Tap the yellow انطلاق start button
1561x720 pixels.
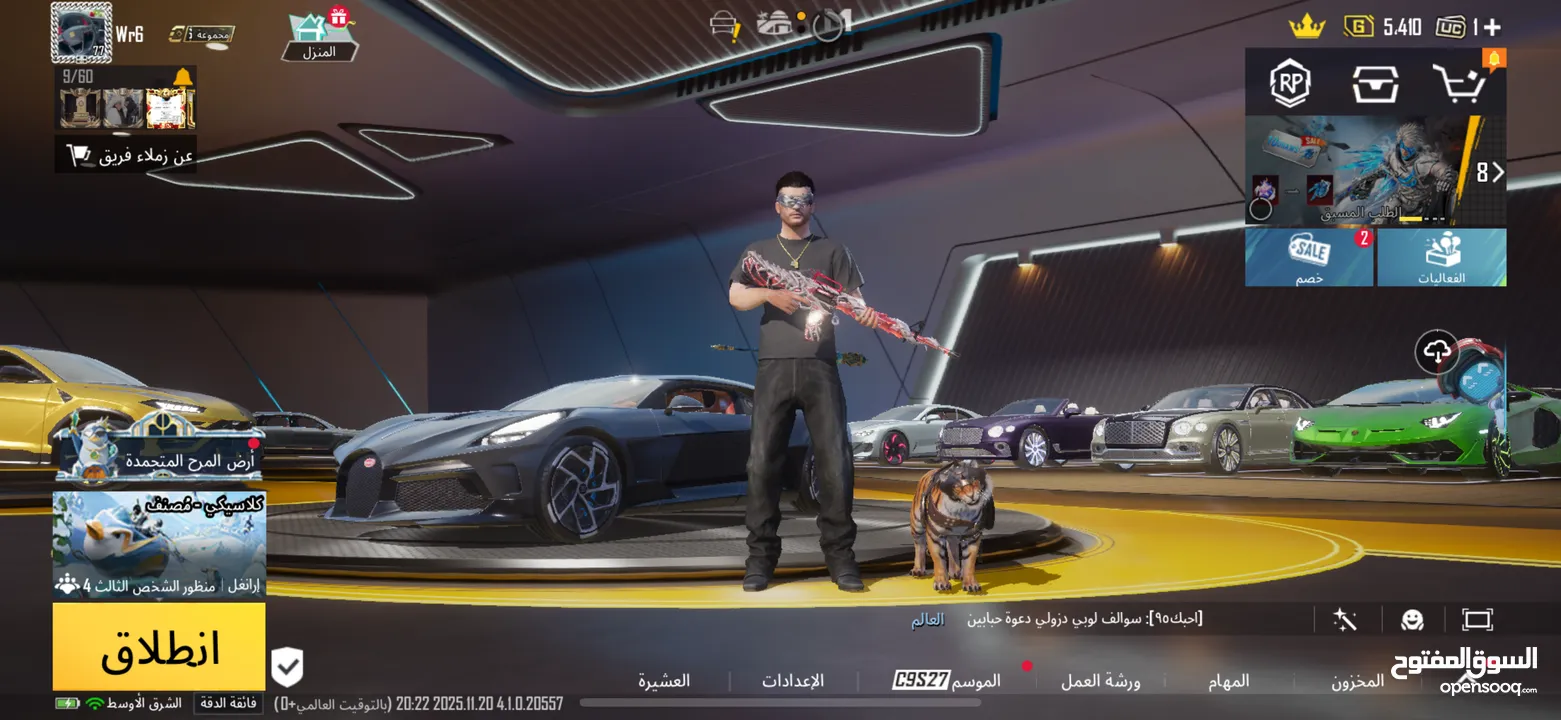(159, 648)
